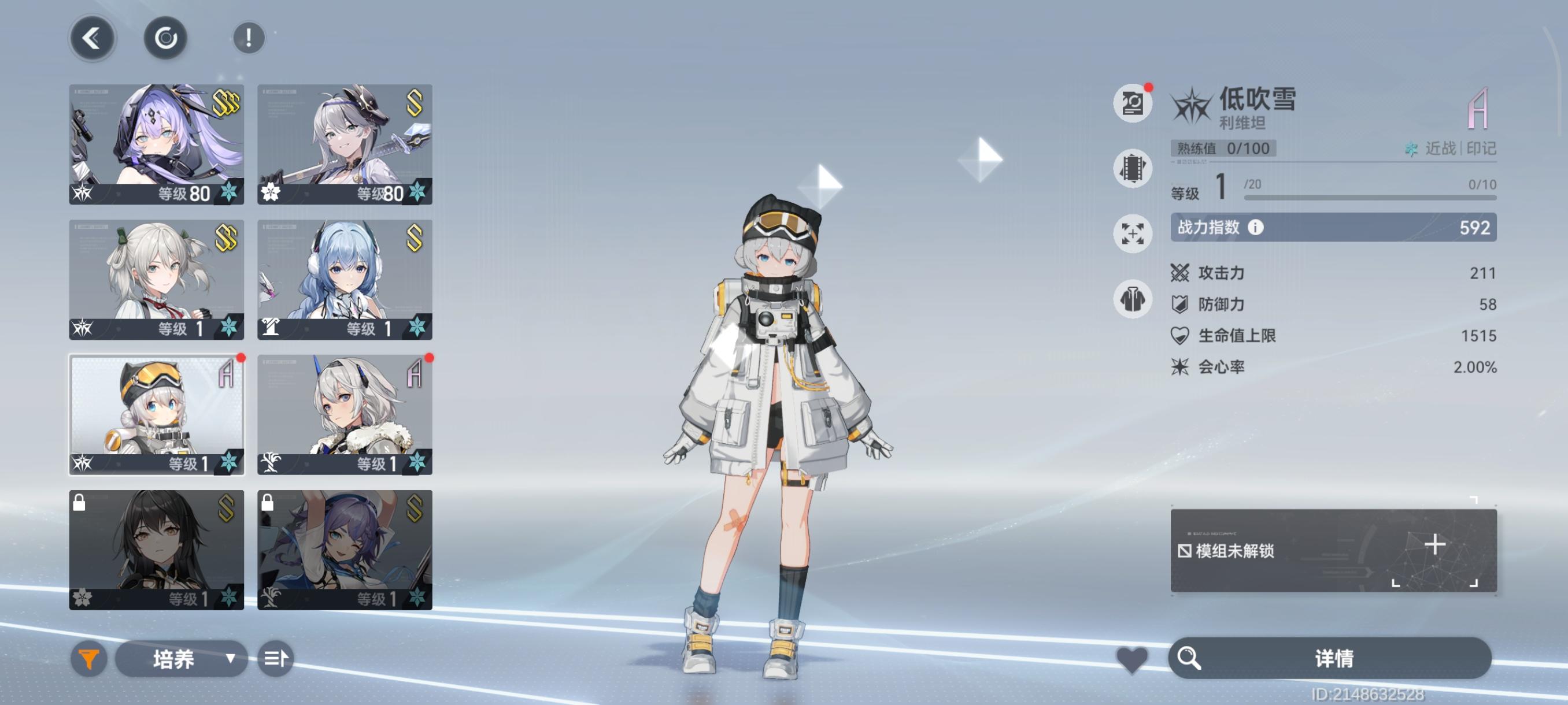Viewport: 1568px width, 705px height.
Task: Select the S-rank level 80 sword character
Action: click(345, 143)
